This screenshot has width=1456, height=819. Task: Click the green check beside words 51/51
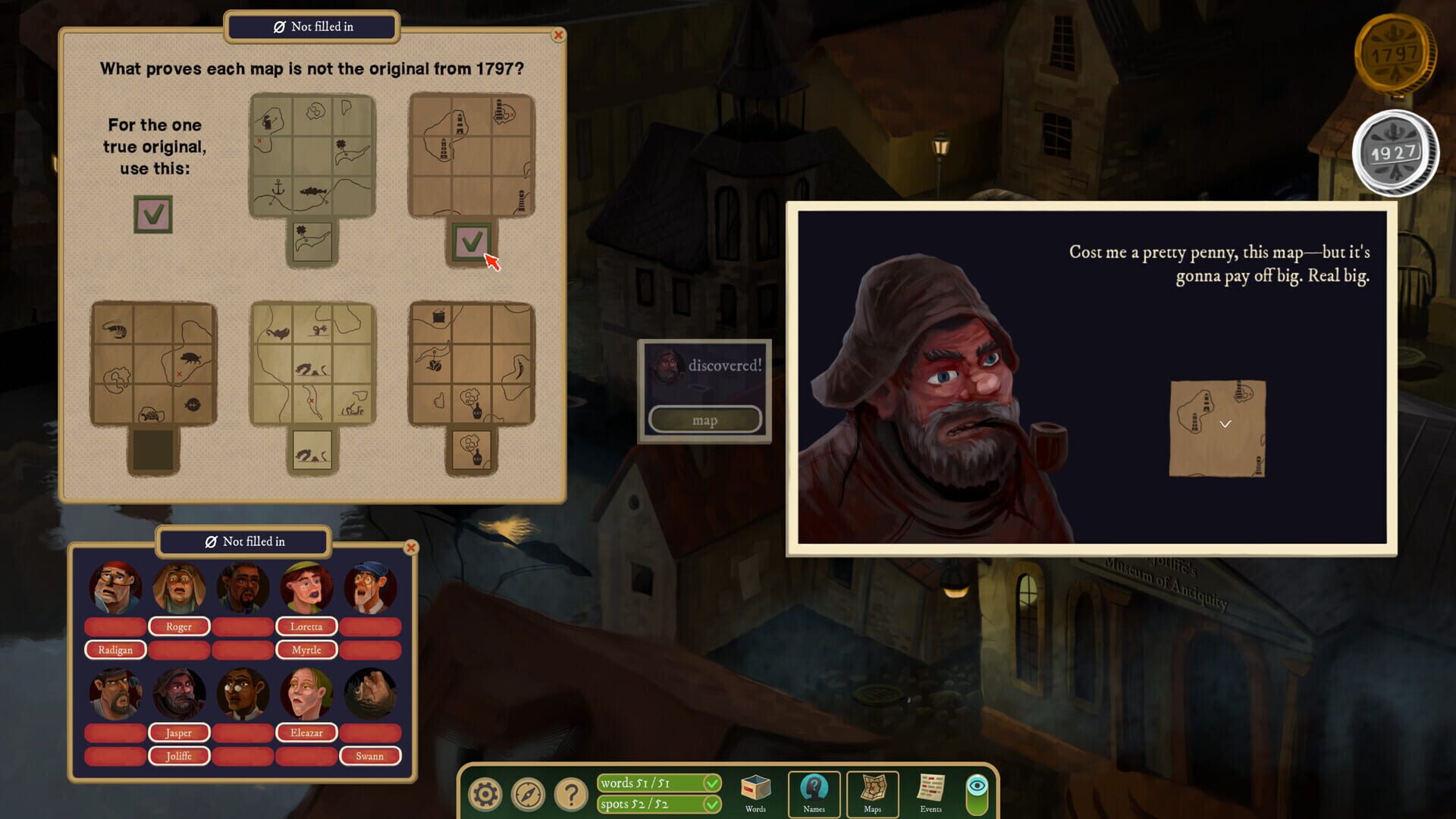[x=711, y=782]
